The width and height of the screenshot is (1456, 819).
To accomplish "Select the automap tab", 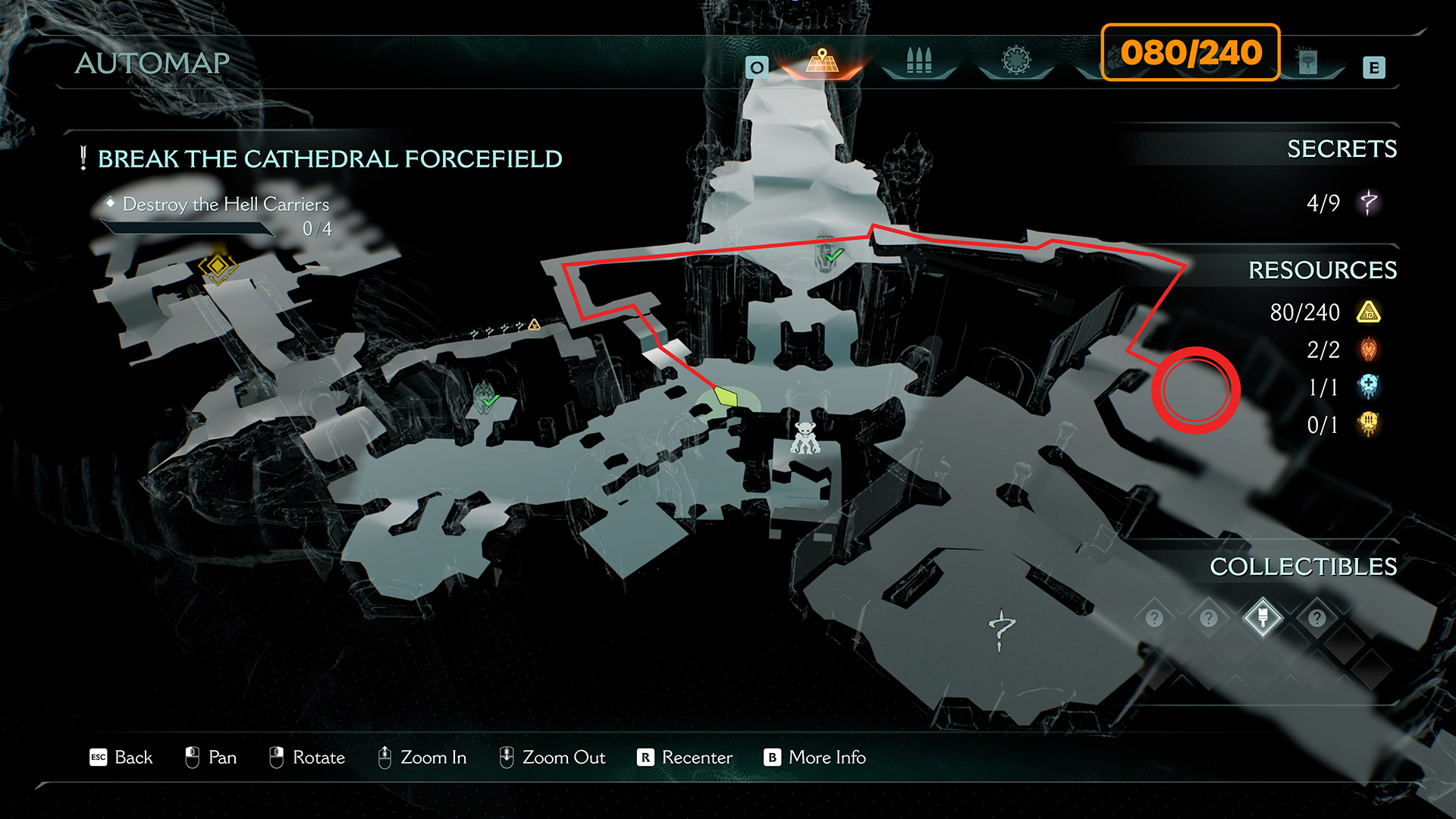I will (822, 61).
